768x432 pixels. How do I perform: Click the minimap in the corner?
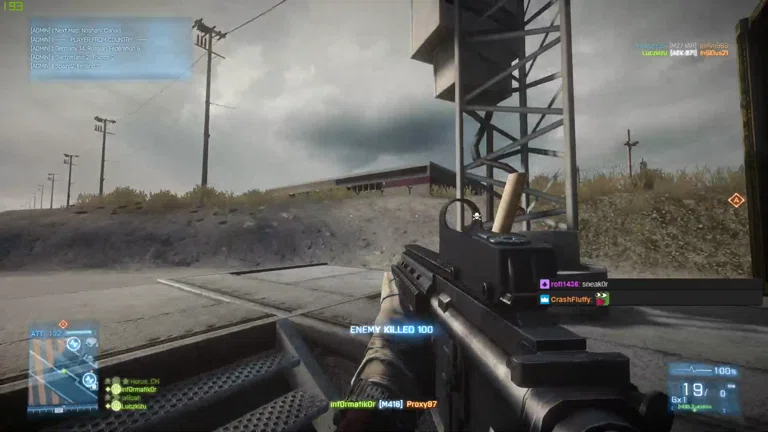tap(62, 364)
